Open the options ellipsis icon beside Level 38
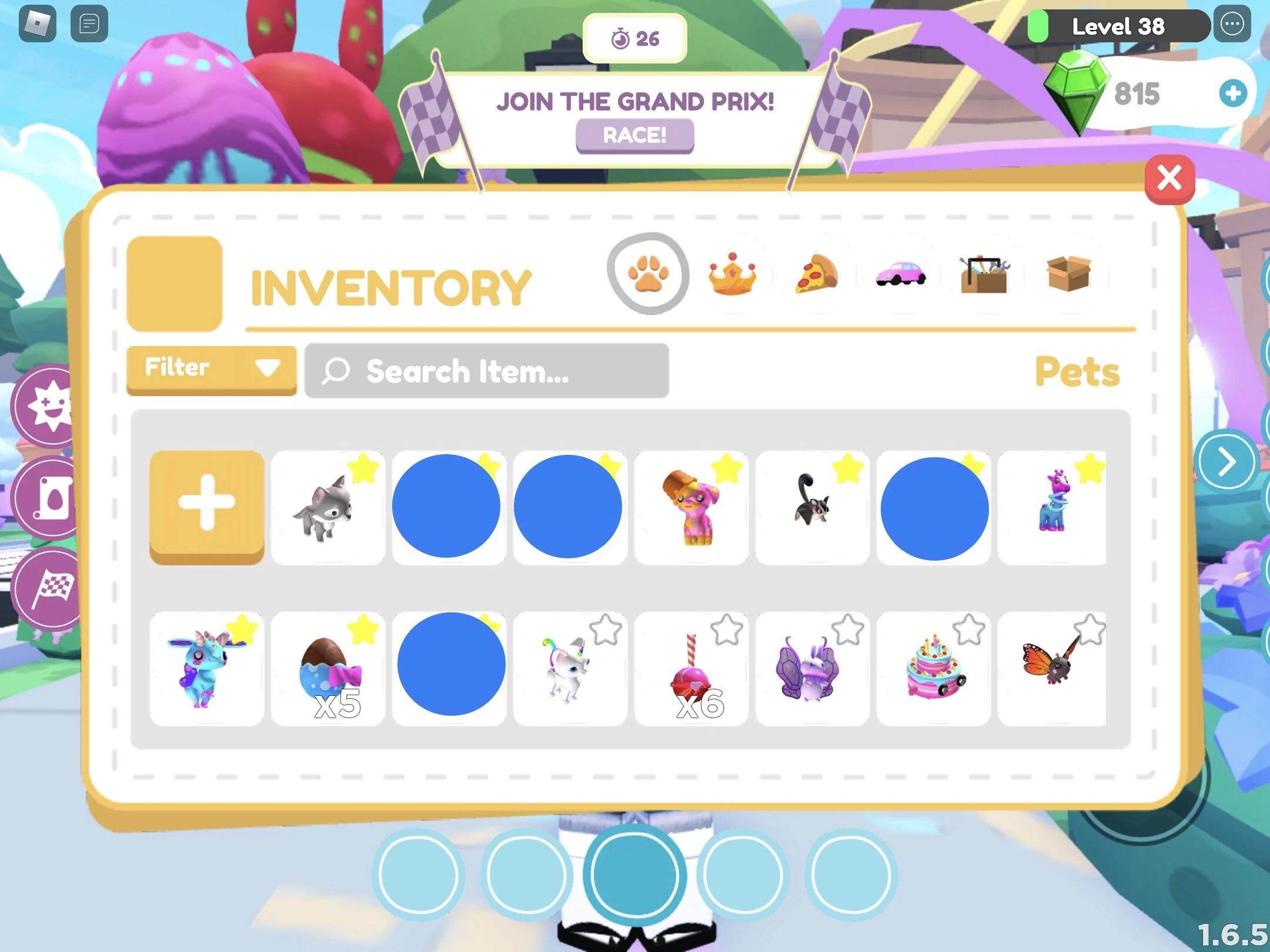1270x952 pixels. (1232, 25)
